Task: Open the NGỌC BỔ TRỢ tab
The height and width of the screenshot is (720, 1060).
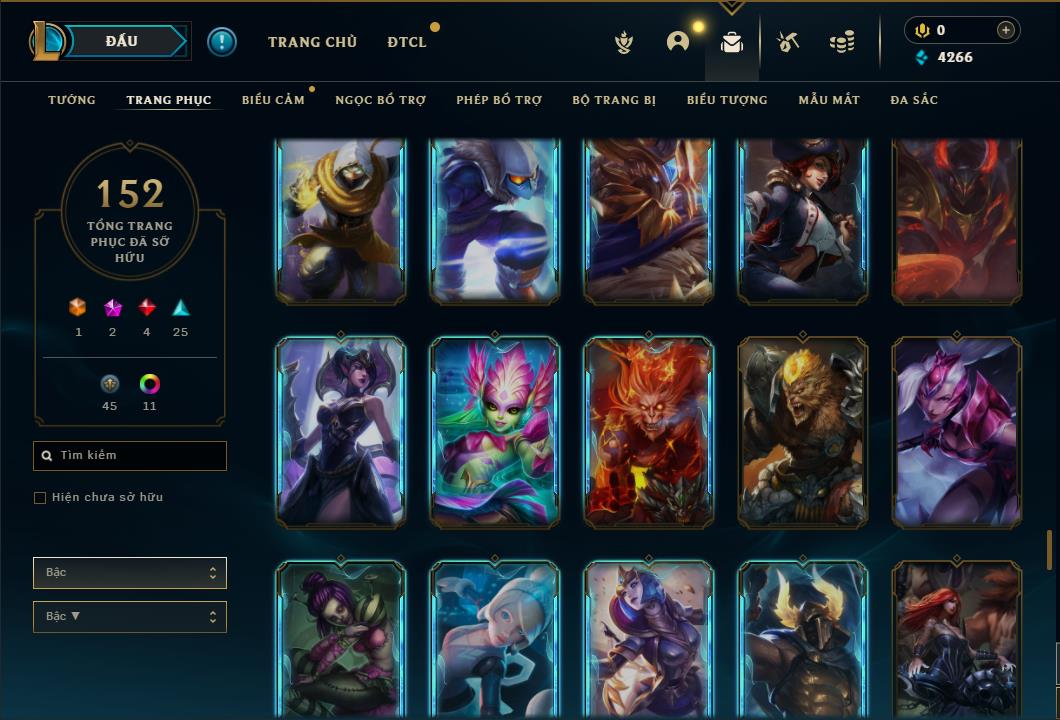Action: pyautogui.click(x=380, y=100)
